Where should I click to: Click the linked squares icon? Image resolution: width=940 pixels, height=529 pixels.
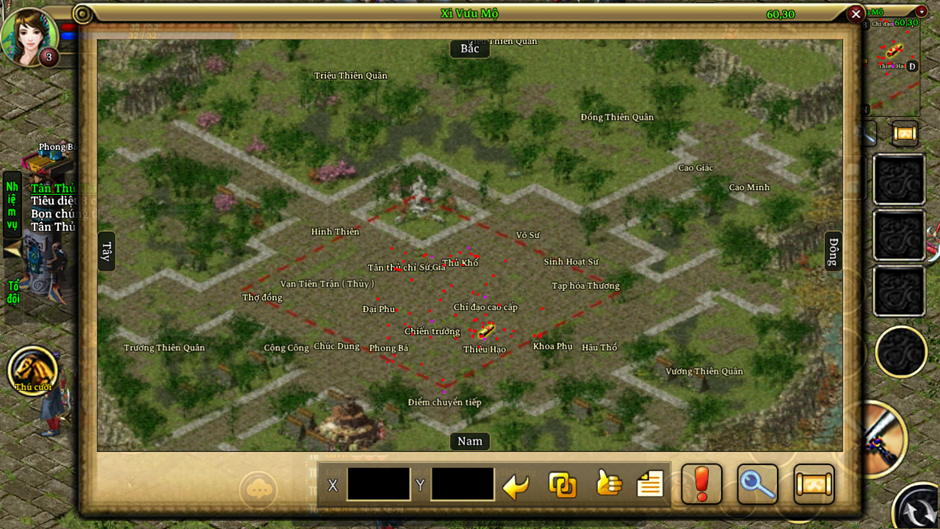[x=562, y=485]
